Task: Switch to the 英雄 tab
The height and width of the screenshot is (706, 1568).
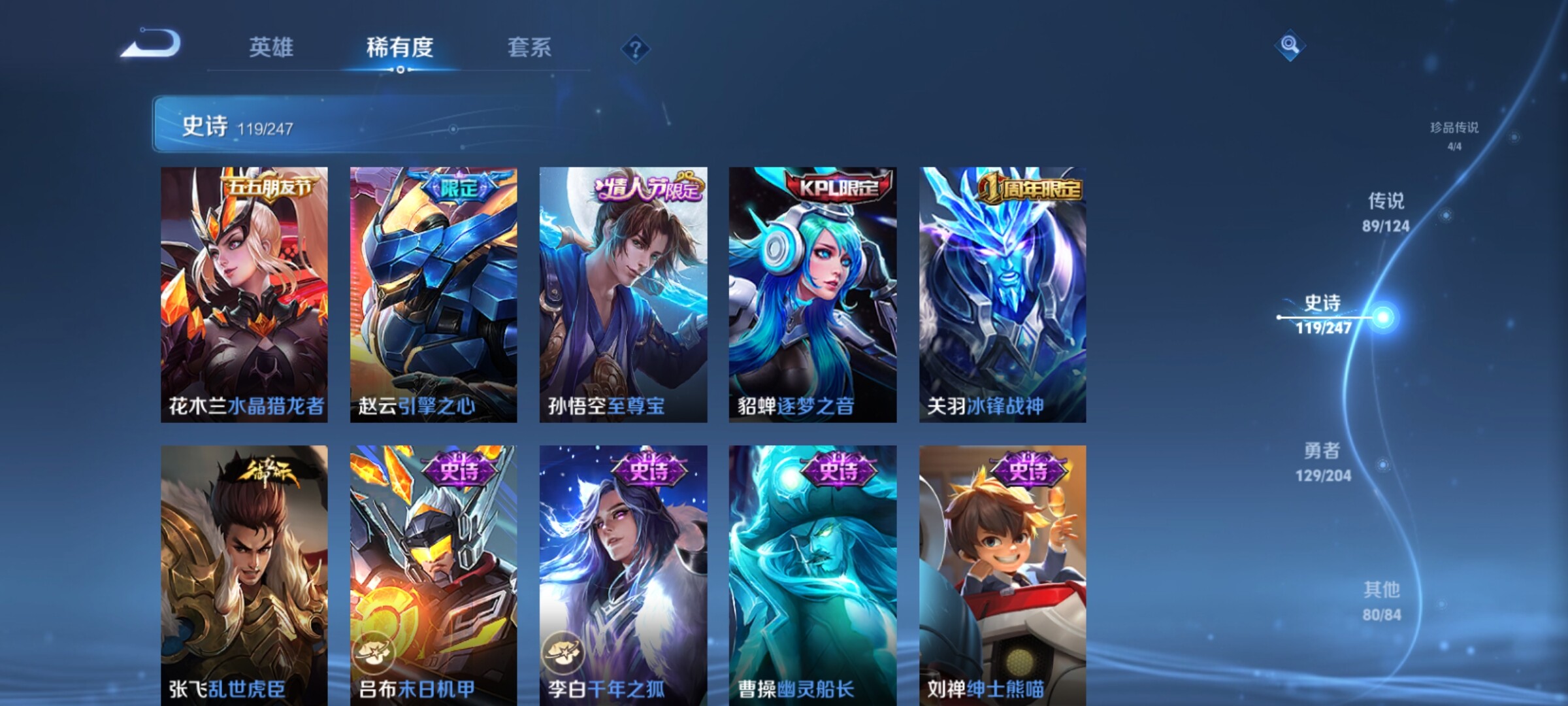Action: tap(271, 47)
